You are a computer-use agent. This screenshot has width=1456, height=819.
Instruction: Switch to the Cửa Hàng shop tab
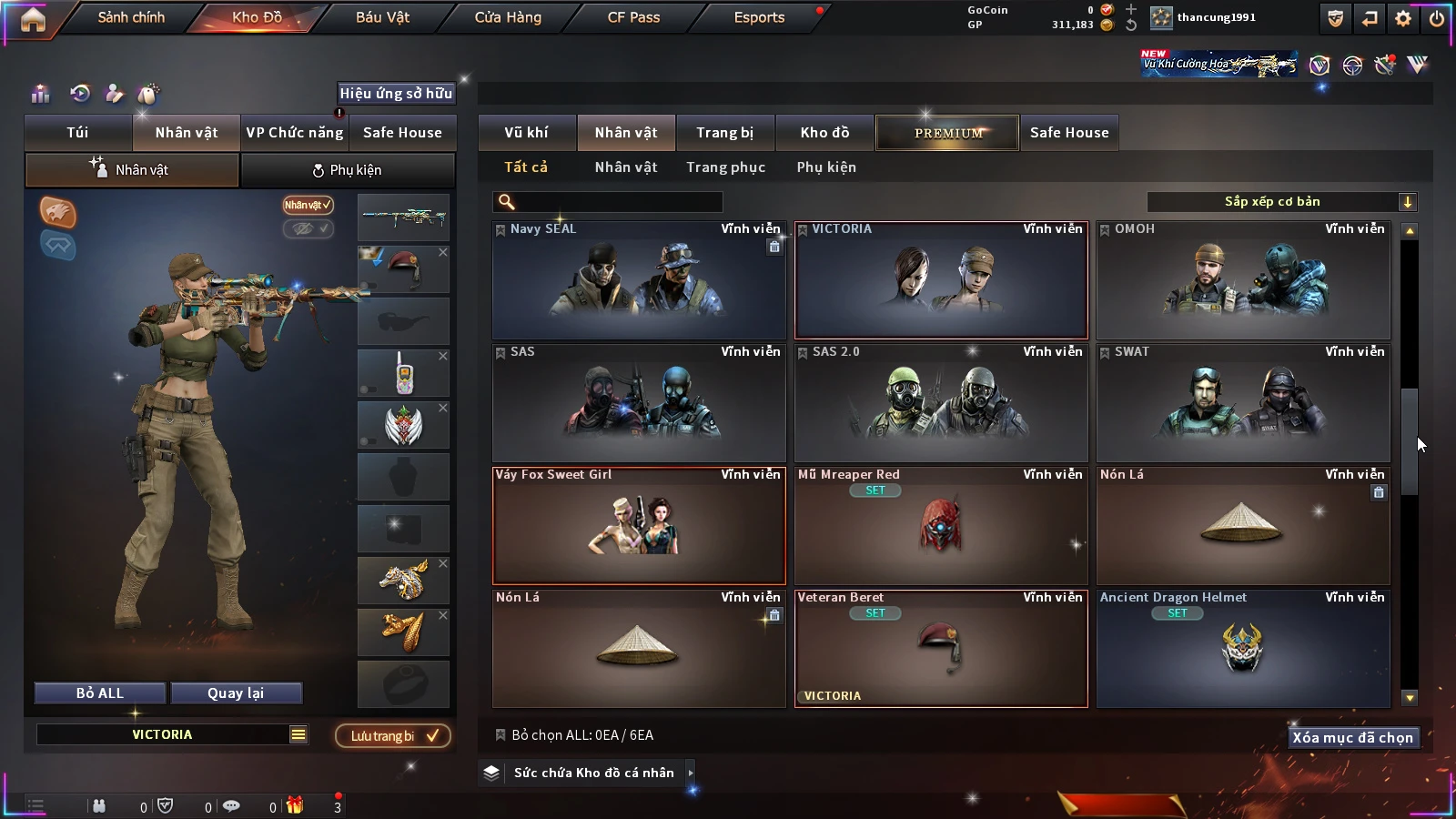point(508,17)
